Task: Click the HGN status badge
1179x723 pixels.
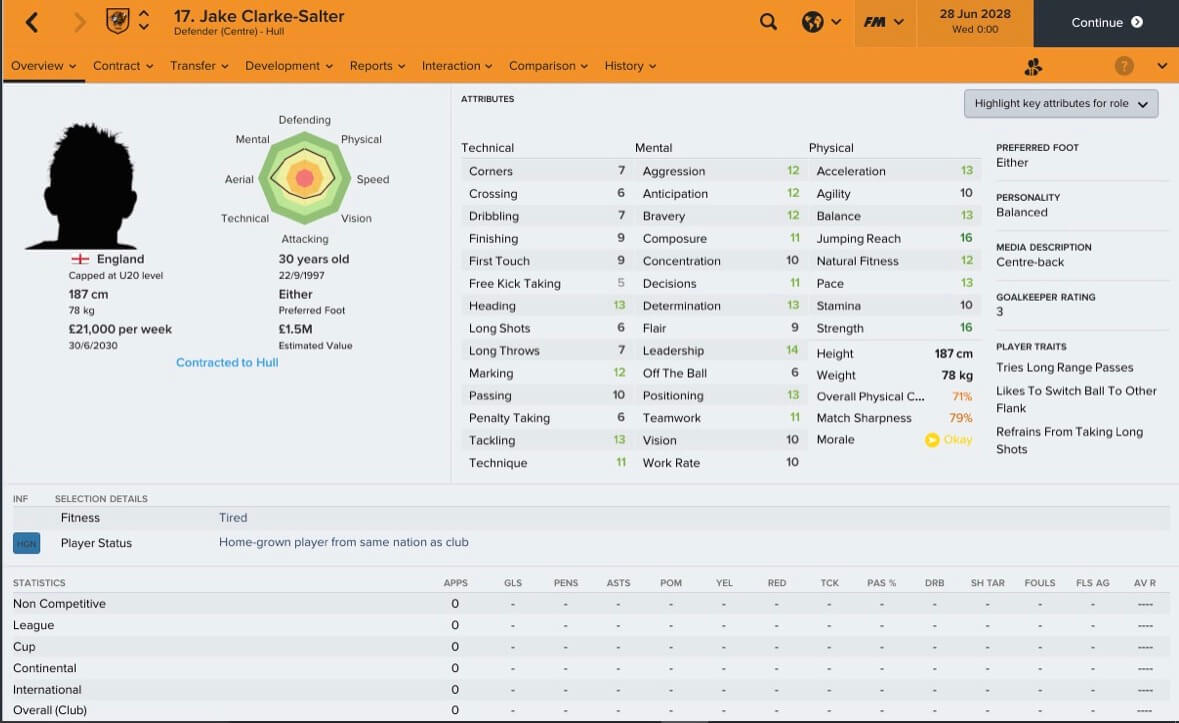Action: (26, 543)
